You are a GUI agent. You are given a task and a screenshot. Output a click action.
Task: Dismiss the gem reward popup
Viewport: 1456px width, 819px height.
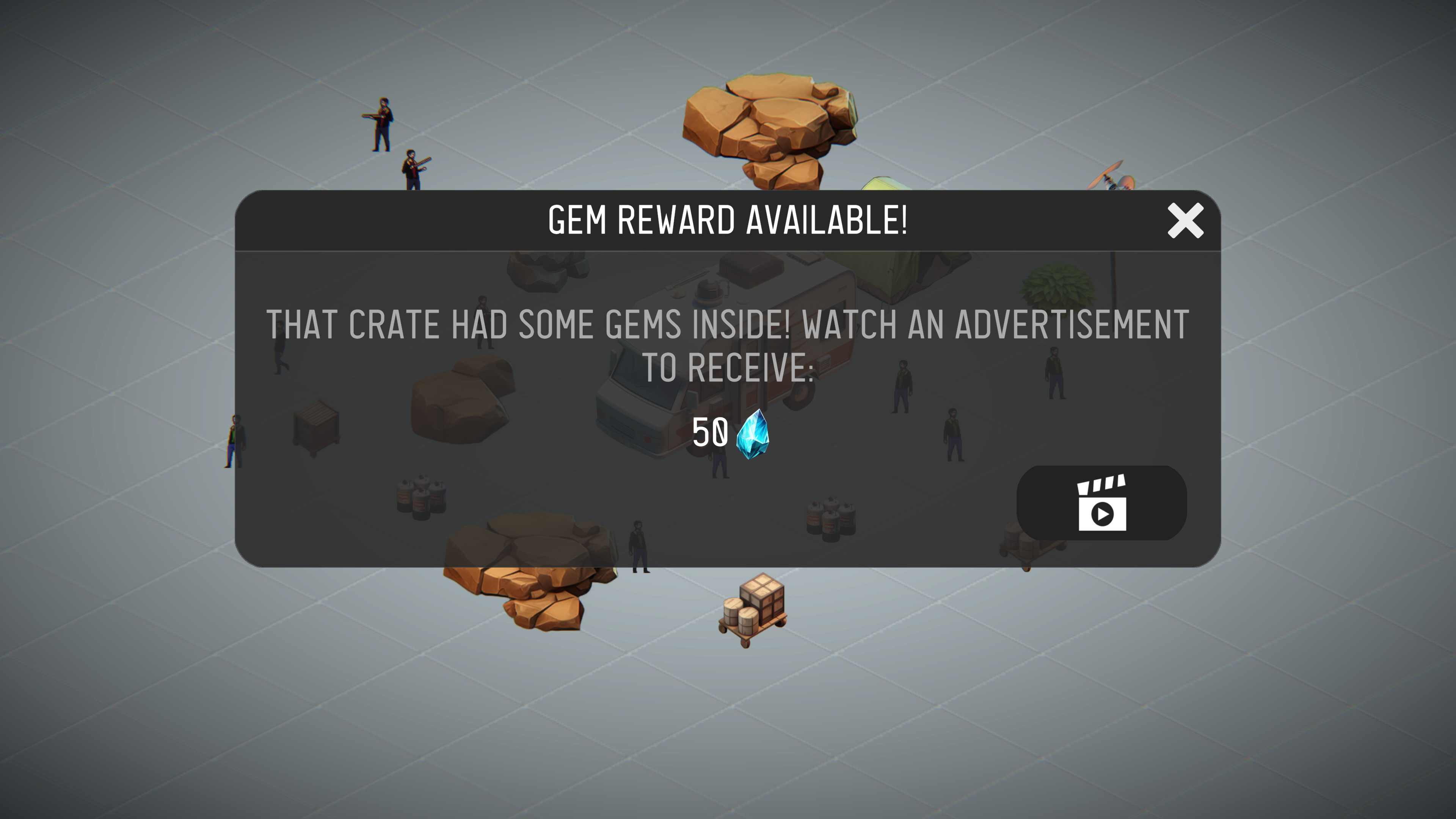(1185, 223)
